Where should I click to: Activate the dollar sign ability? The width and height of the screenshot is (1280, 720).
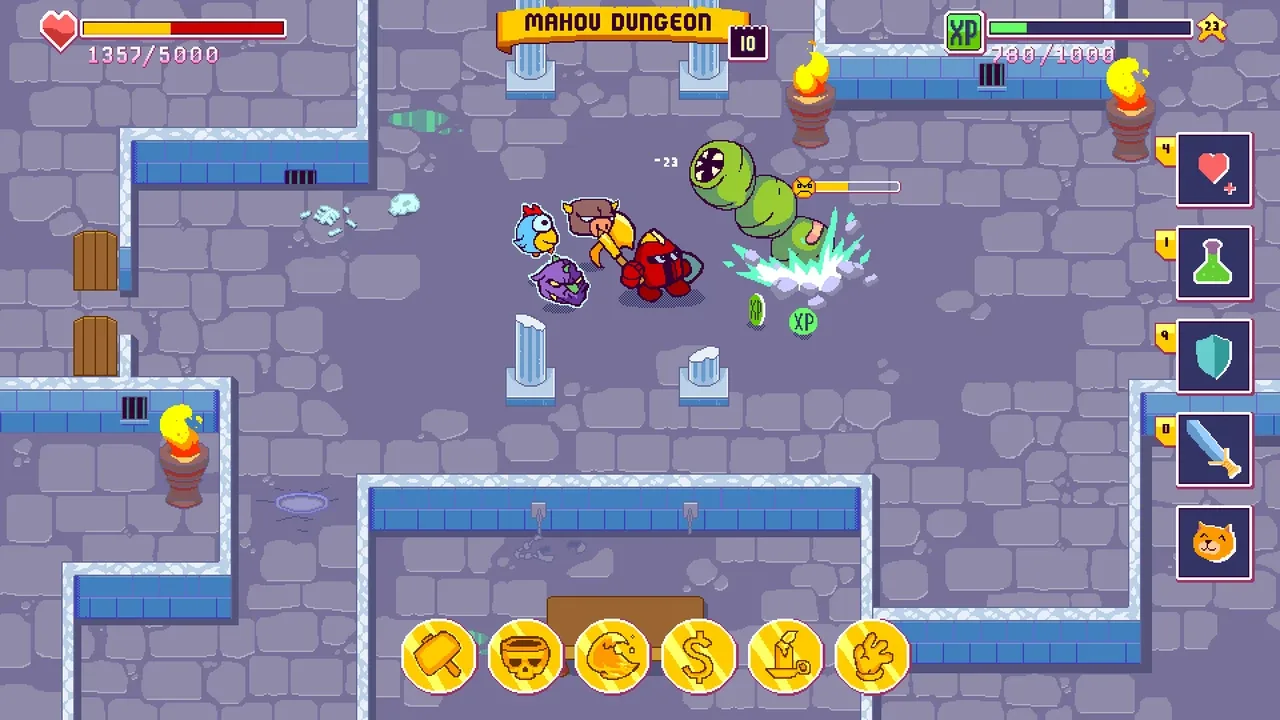698,656
